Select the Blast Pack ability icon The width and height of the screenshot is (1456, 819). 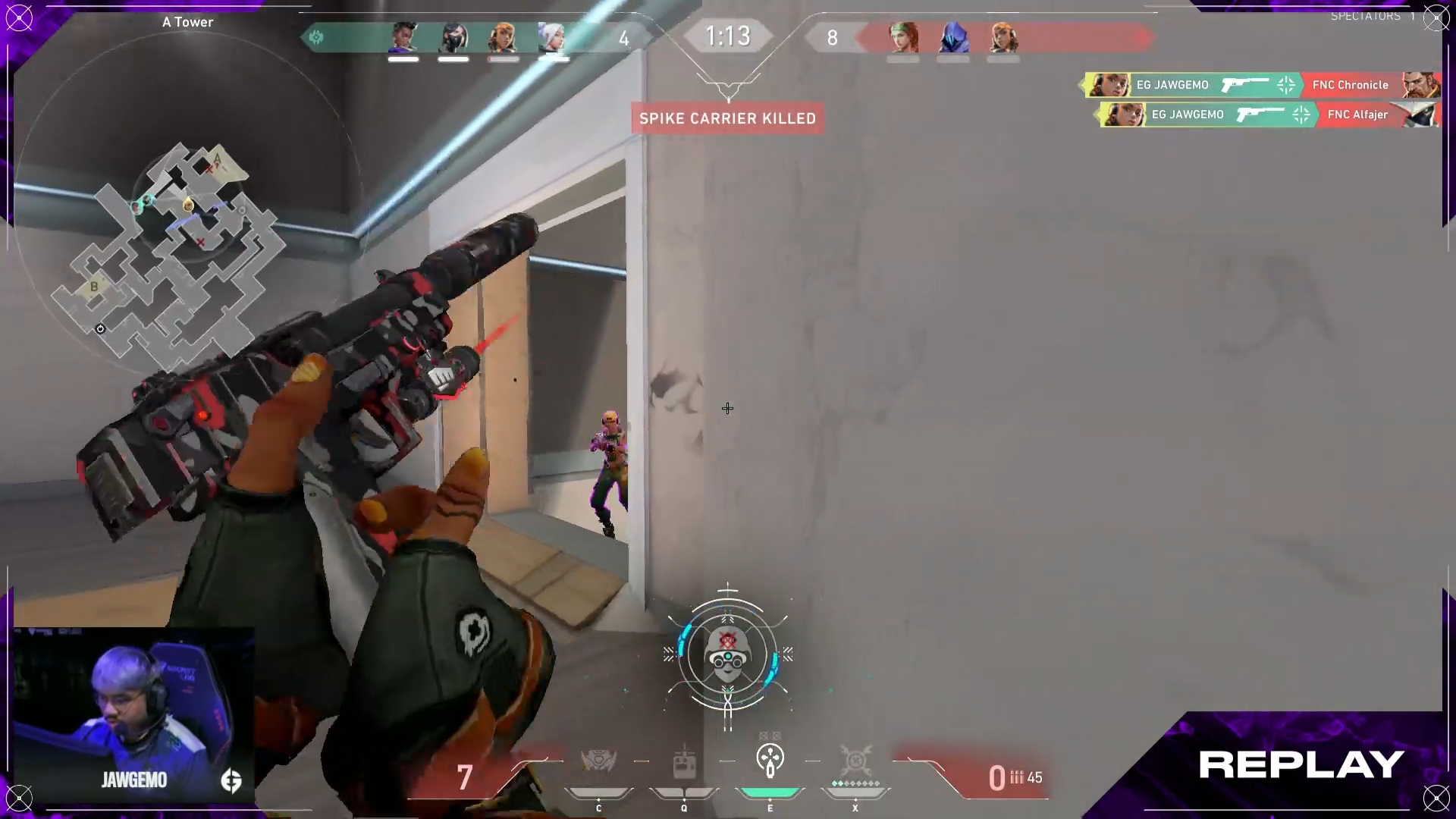tap(684, 761)
